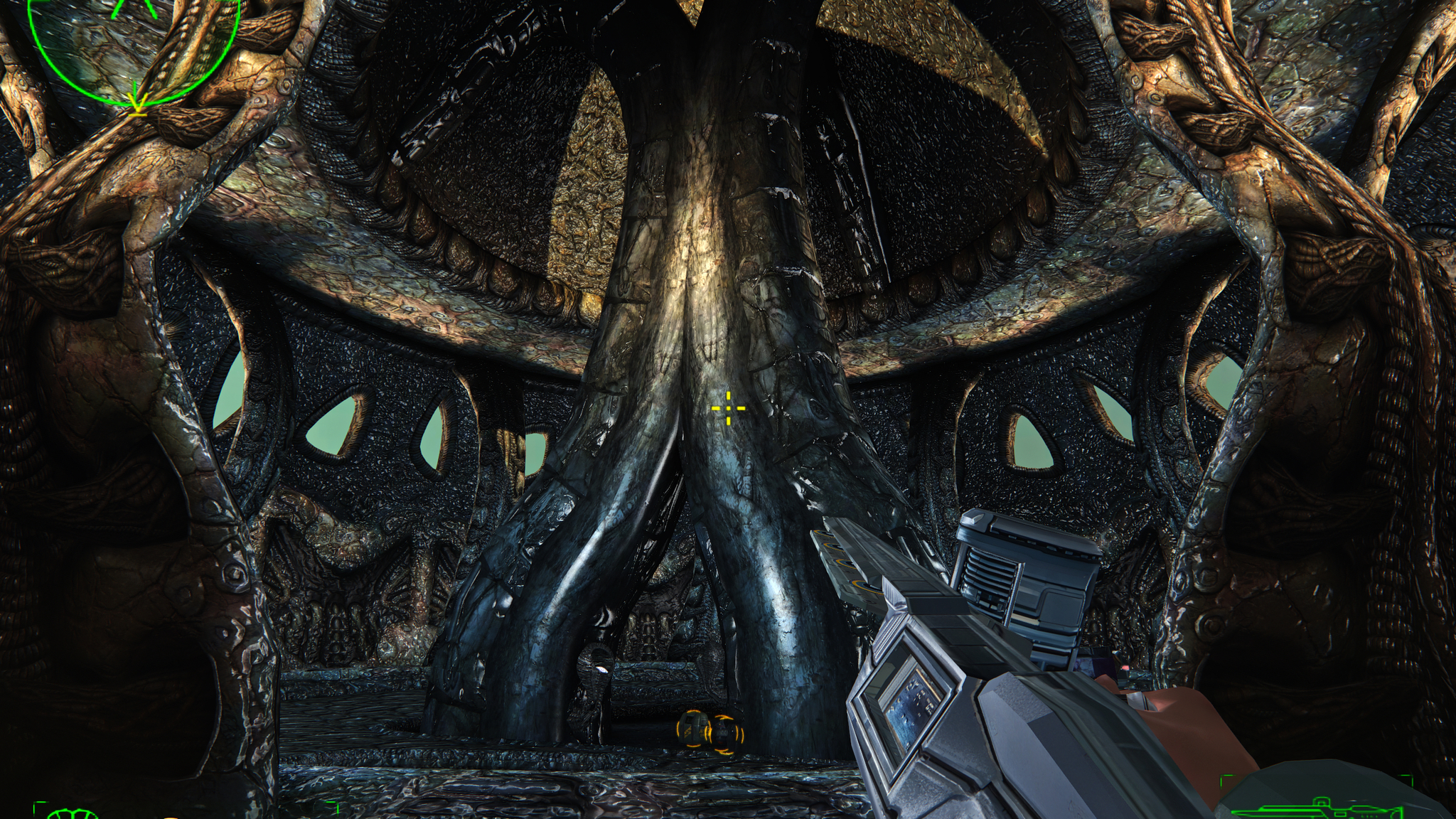1456x819 pixels.
Task: Select the green rifle weapon icon
Action: [1314, 808]
